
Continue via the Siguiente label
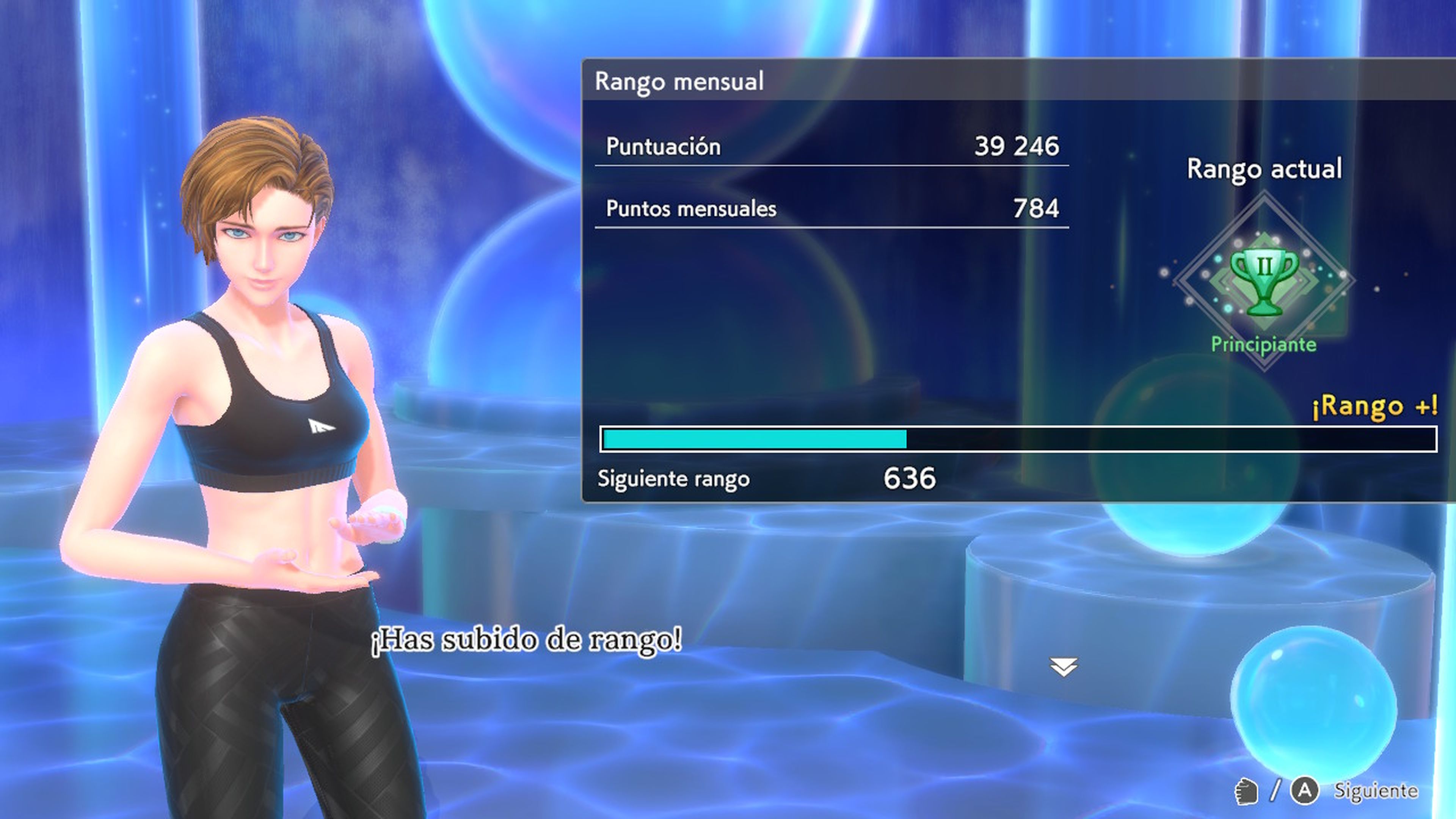pos(1375,790)
